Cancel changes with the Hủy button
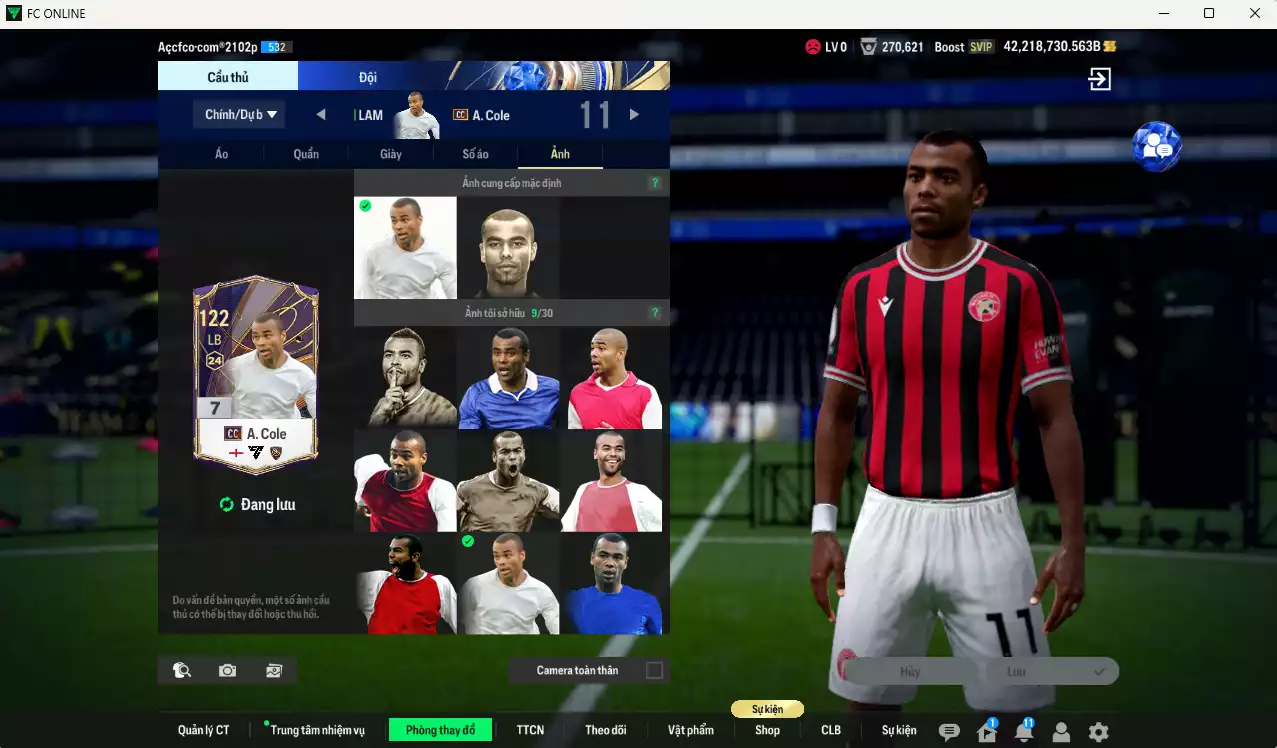This screenshot has height=748, width=1277. (910, 672)
